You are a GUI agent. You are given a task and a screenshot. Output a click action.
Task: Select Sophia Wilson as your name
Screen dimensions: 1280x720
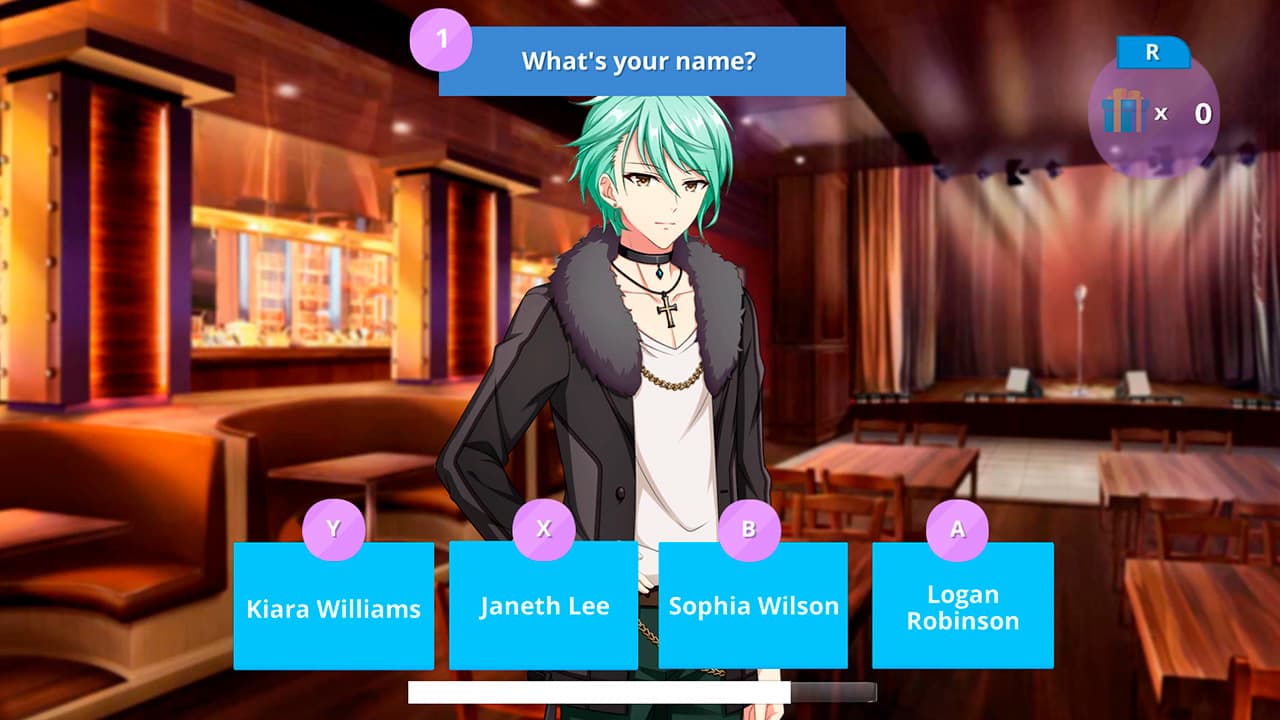pos(753,605)
